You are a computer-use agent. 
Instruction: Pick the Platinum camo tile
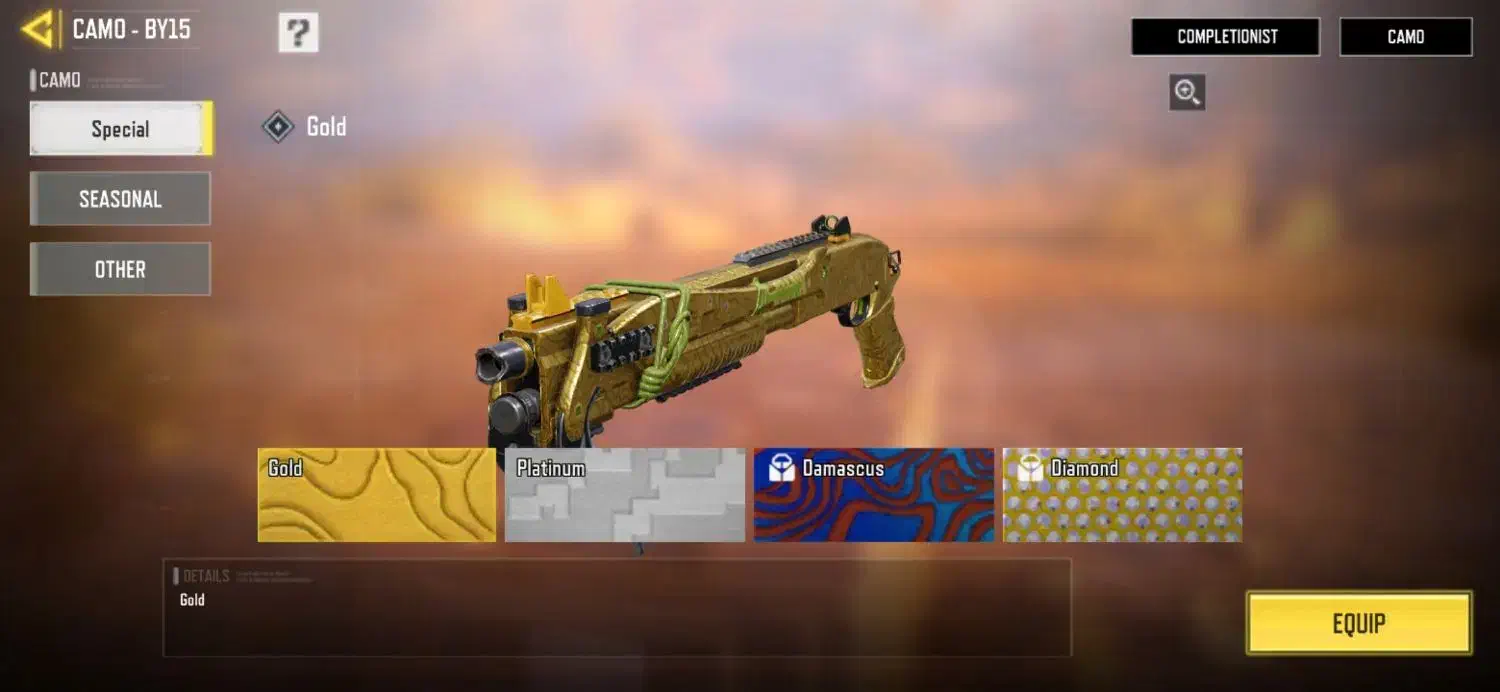coord(625,495)
